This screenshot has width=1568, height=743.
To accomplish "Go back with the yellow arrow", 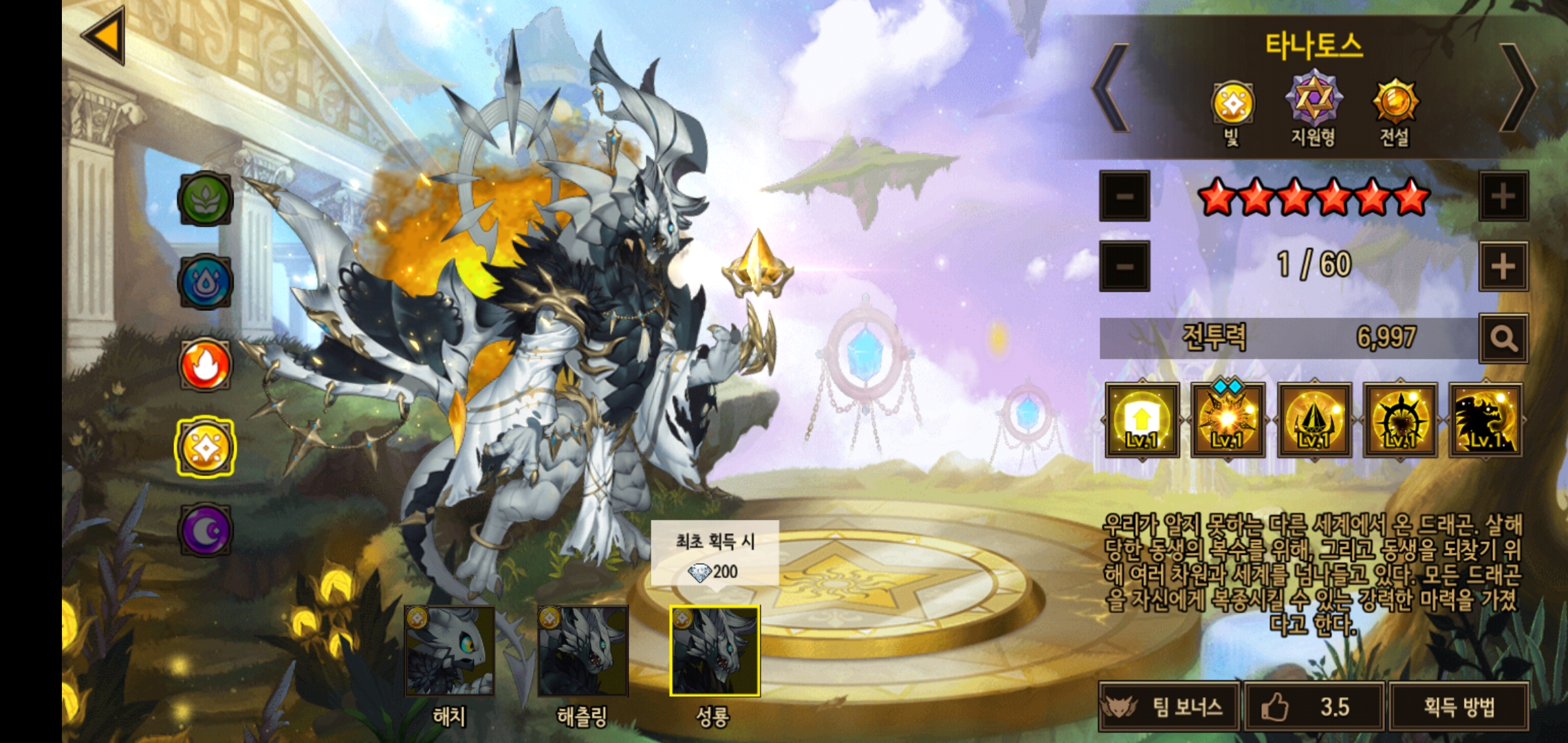I will [x=105, y=36].
